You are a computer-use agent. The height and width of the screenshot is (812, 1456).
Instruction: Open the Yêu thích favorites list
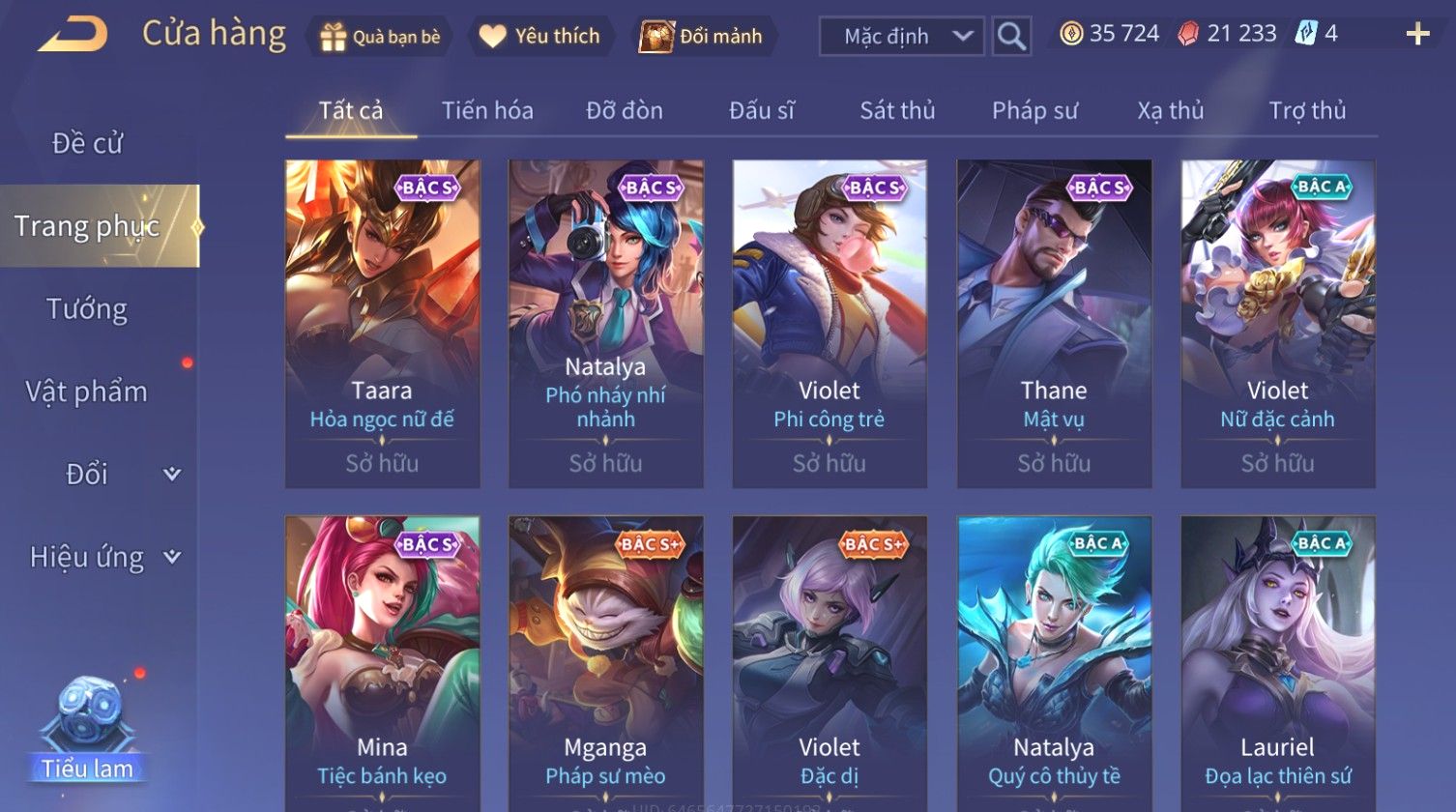click(x=540, y=37)
